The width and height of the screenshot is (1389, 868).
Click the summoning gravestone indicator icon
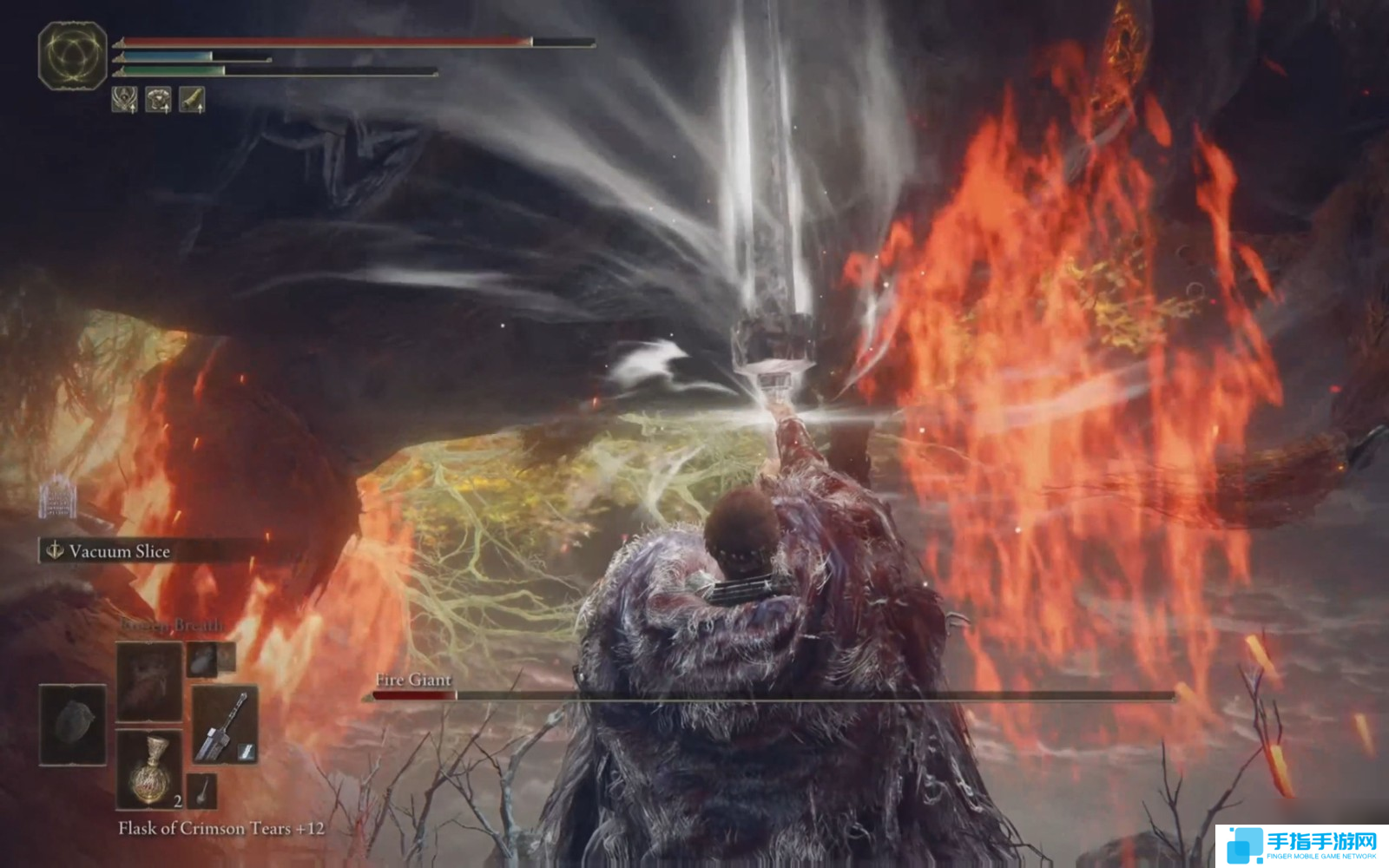pyautogui.click(x=59, y=497)
